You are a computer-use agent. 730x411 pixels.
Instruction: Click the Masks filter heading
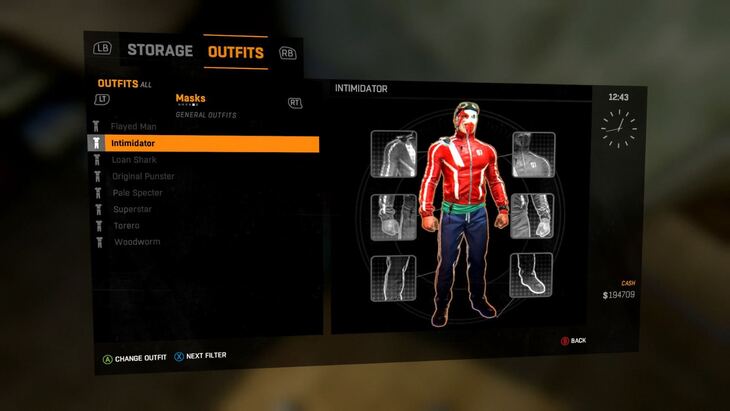tap(190, 98)
